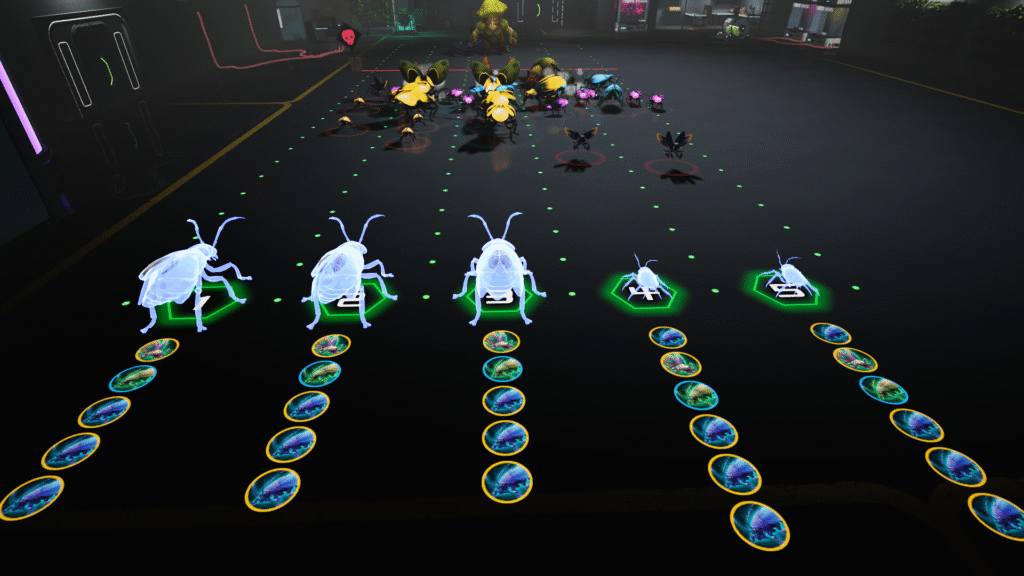Select the blue-ringed icon under pad 2
This screenshot has width=1024, height=576.
[320, 374]
